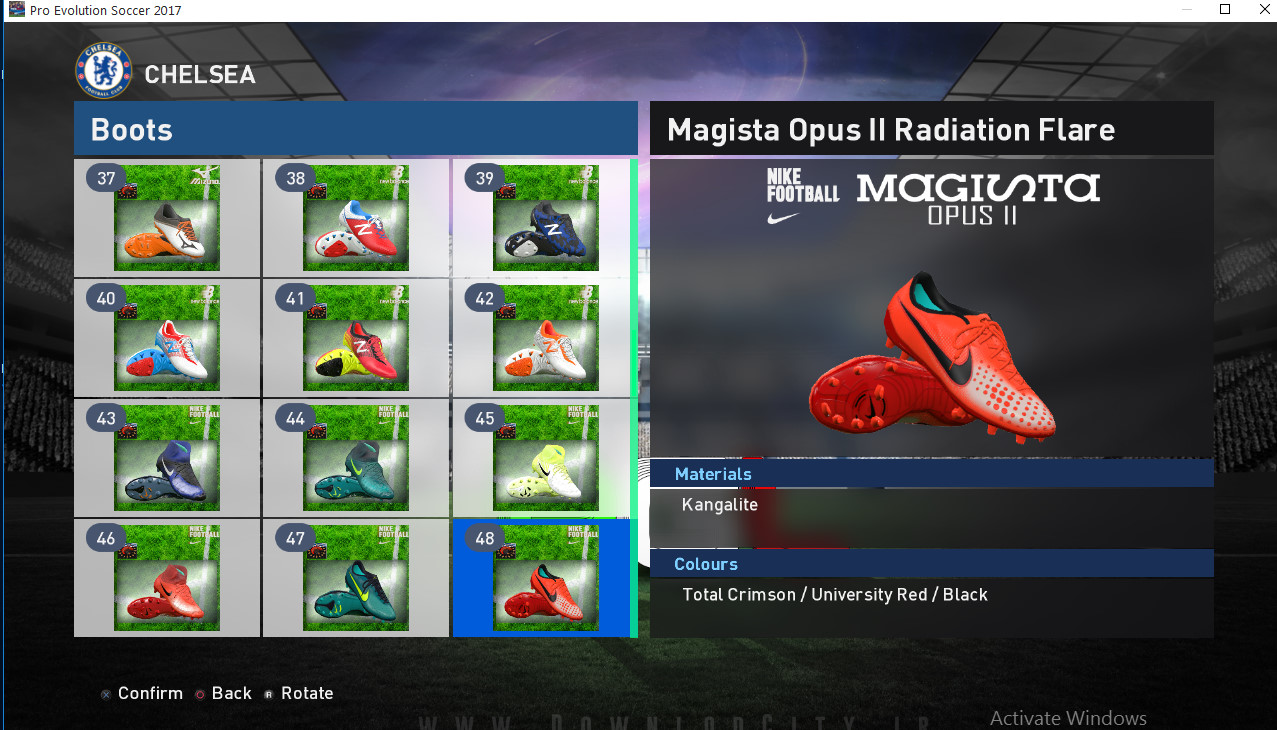Image resolution: width=1277 pixels, height=730 pixels.
Task: Choose Nike boot number 44
Action: tap(355, 458)
